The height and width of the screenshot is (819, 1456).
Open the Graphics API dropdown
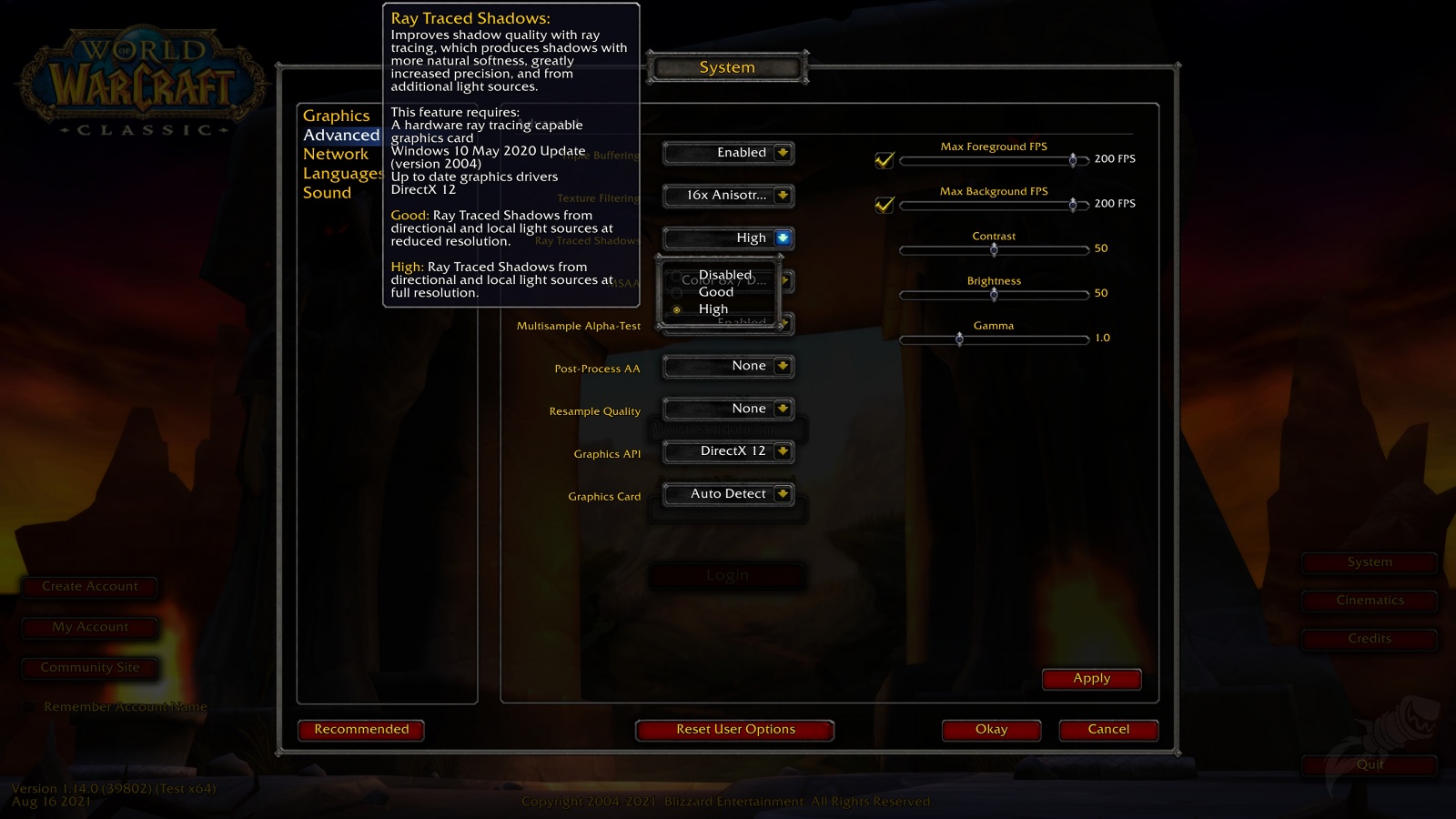click(x=728, y=450)
